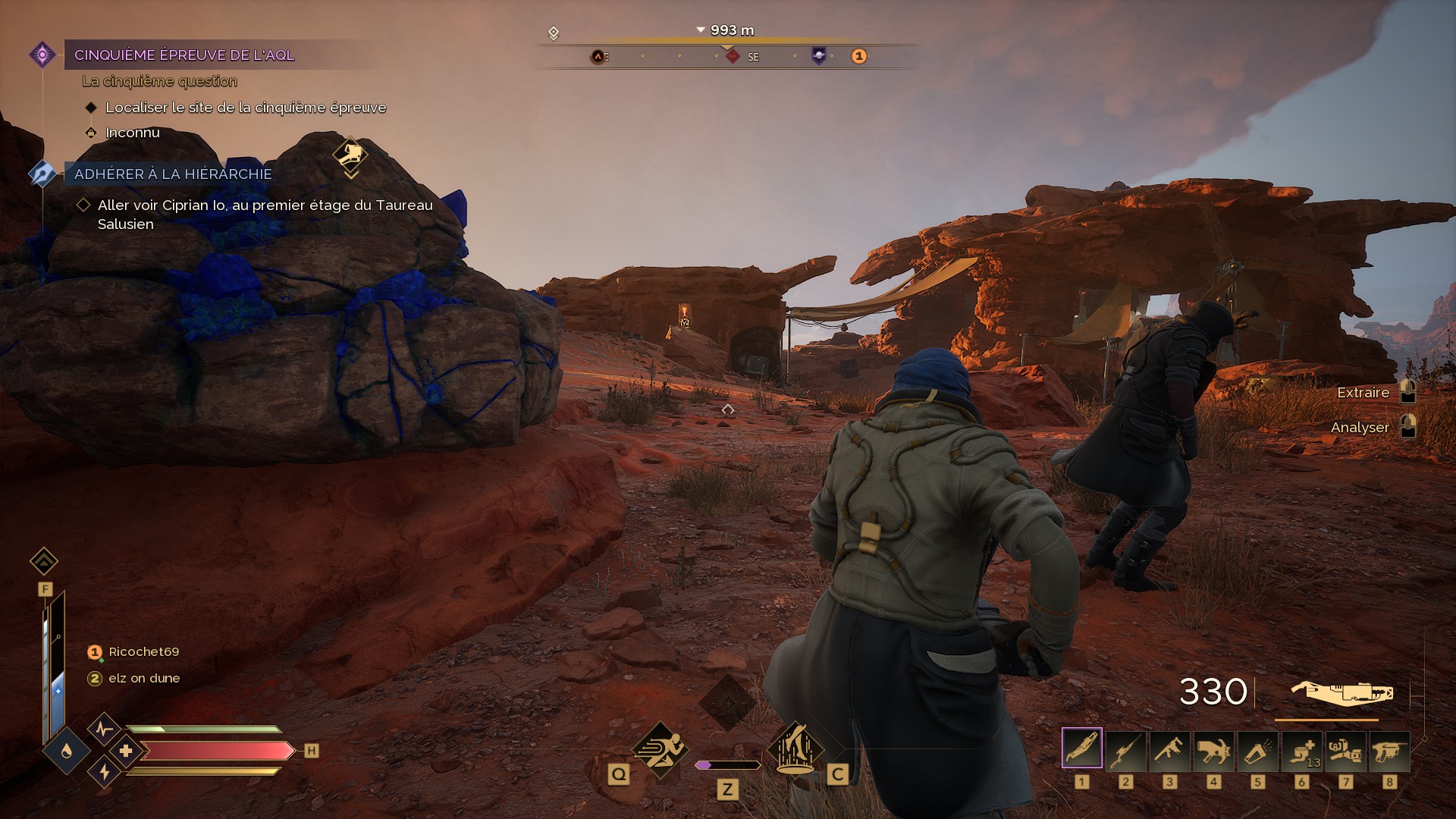This screenshot has width=1456, height=819.
Task: Equip the long rifle in slot 2
Action: [1126, 748]
